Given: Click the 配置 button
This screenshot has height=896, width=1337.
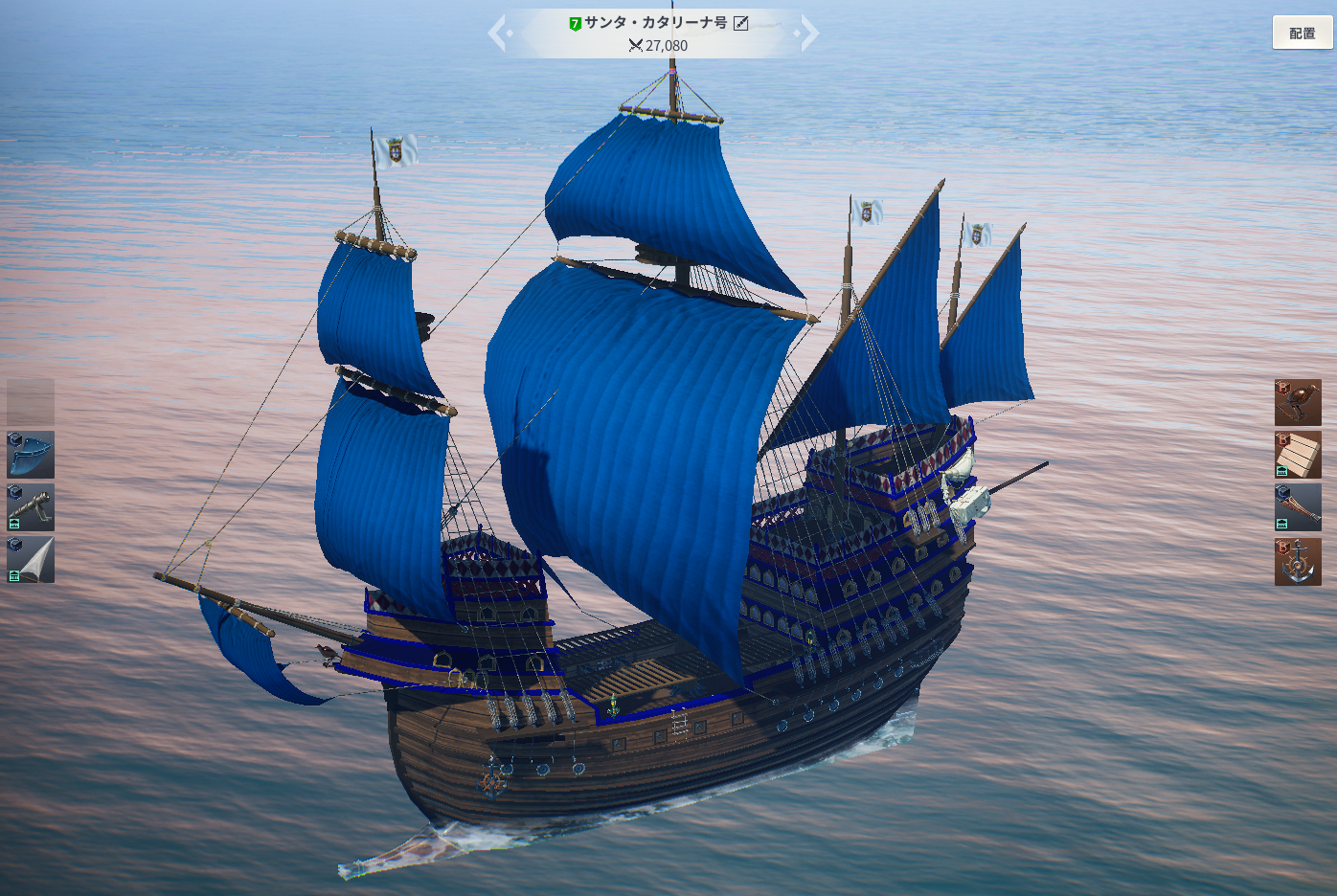Looking at the screenshot, I should 1302,33.
